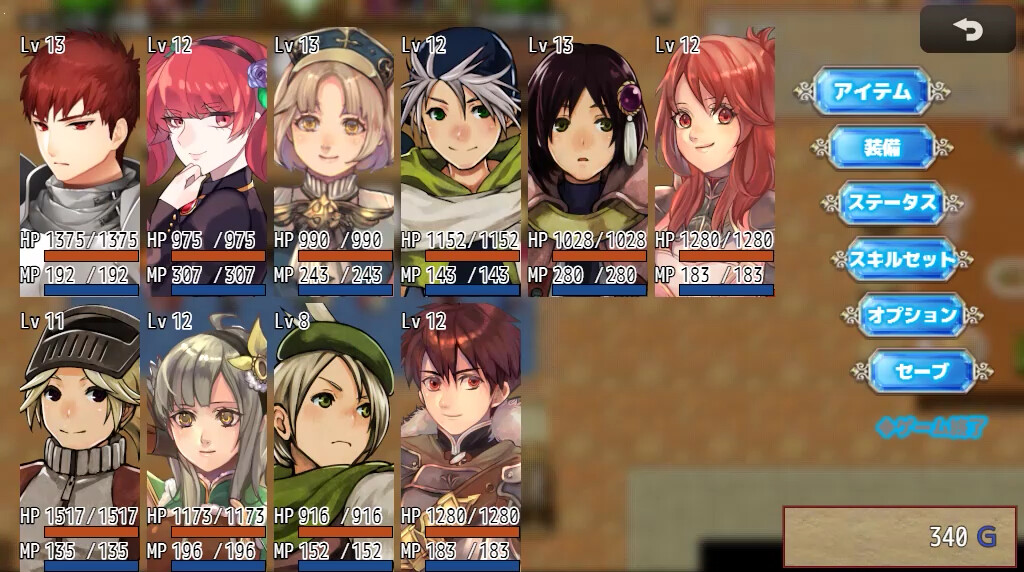Select the セーブ (Save) button
The height and width of the screenshot is (572, 1024).
click(921, 371)
